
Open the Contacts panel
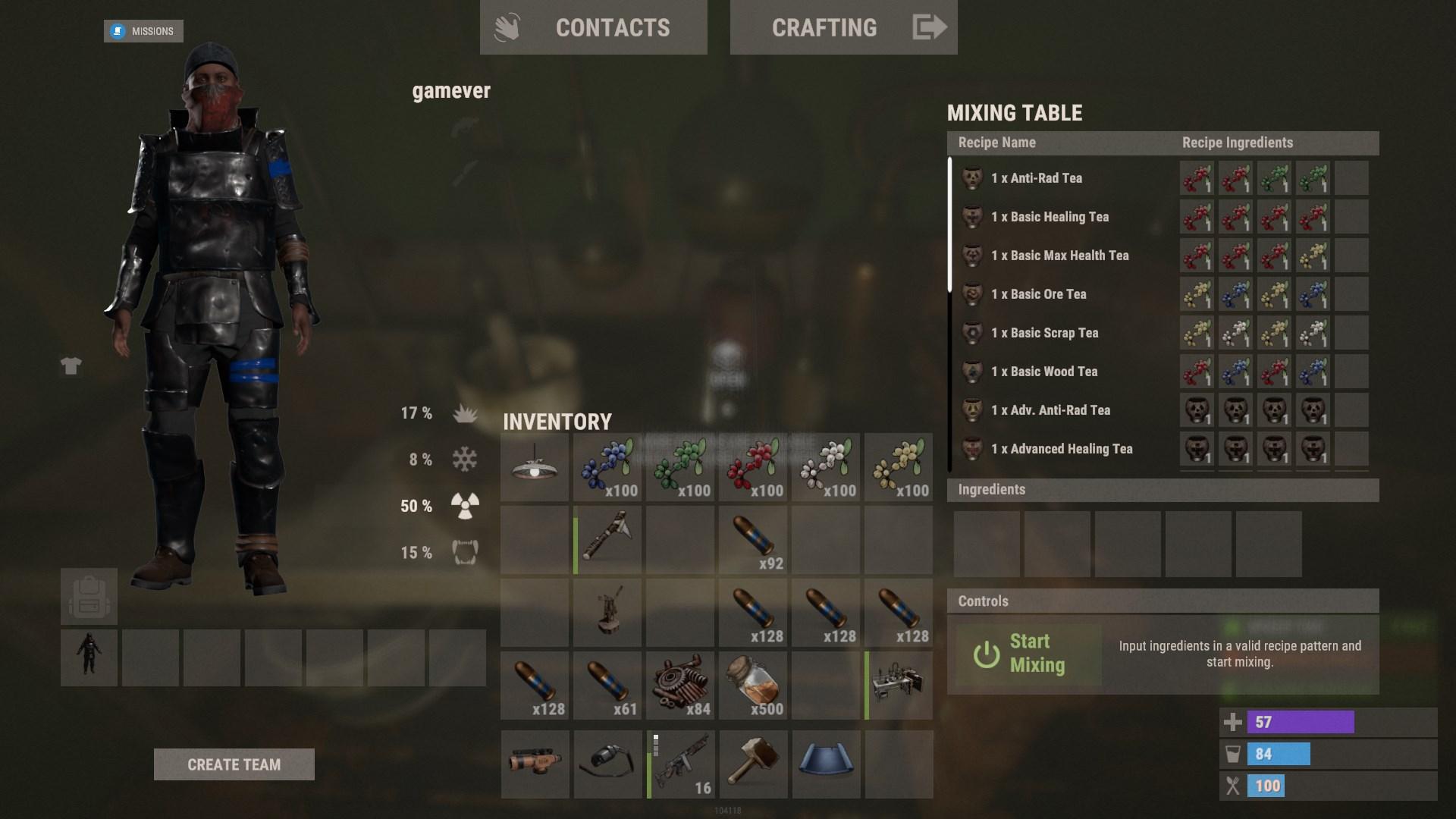(x=593, y=28)
